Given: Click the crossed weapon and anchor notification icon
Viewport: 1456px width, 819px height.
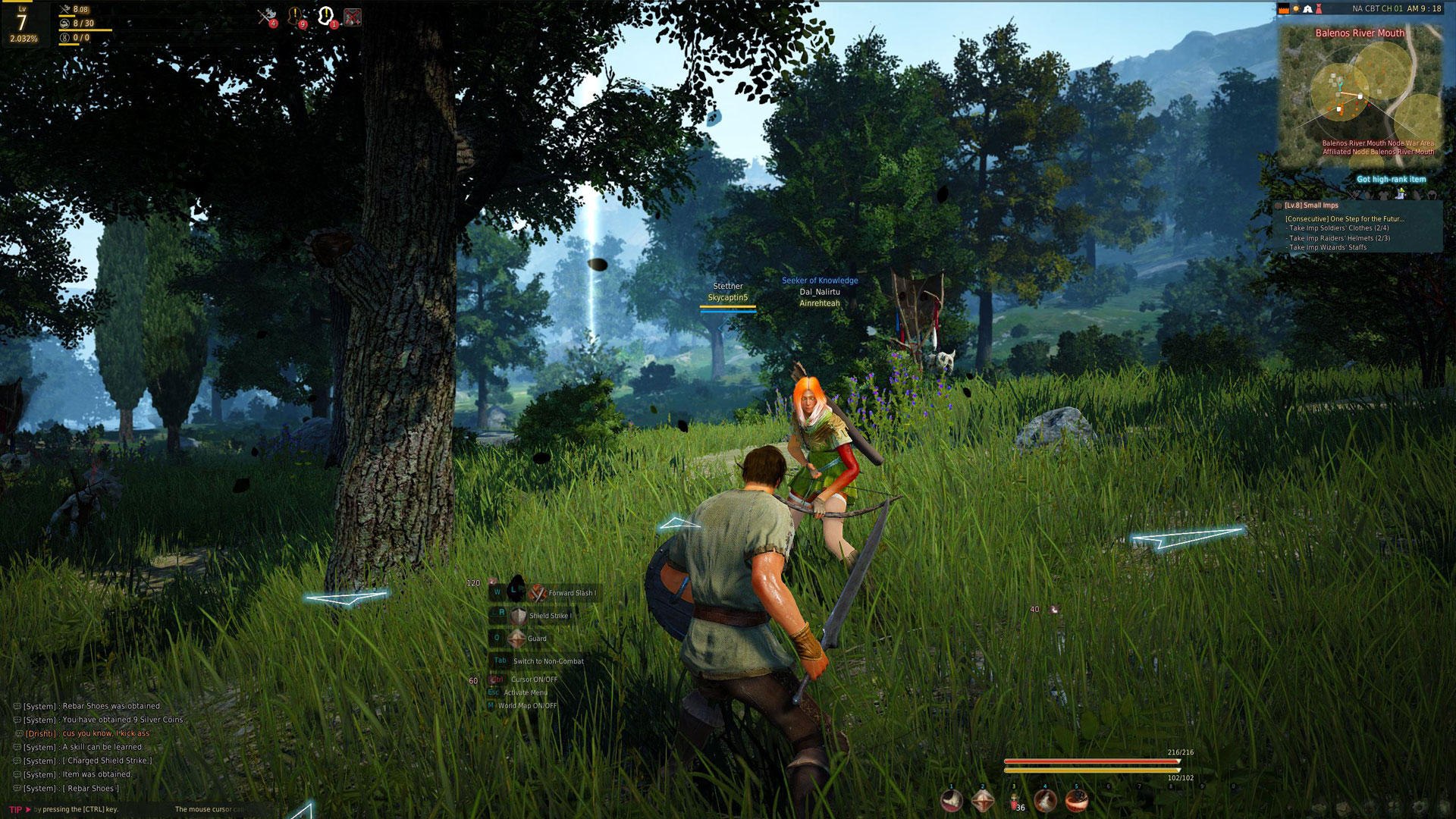Looking at the screenshot, I should [266, 16].
